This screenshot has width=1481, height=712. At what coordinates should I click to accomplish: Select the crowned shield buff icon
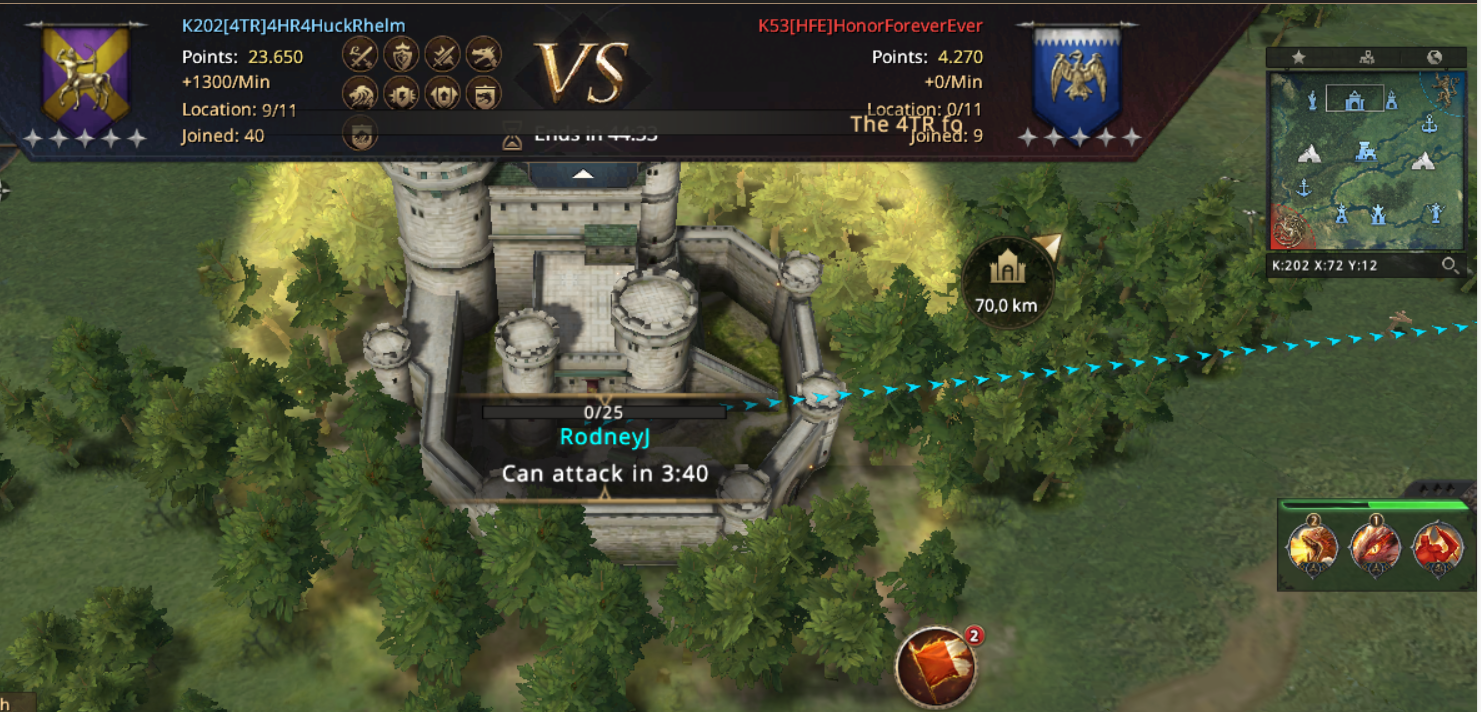click(401, 54)
